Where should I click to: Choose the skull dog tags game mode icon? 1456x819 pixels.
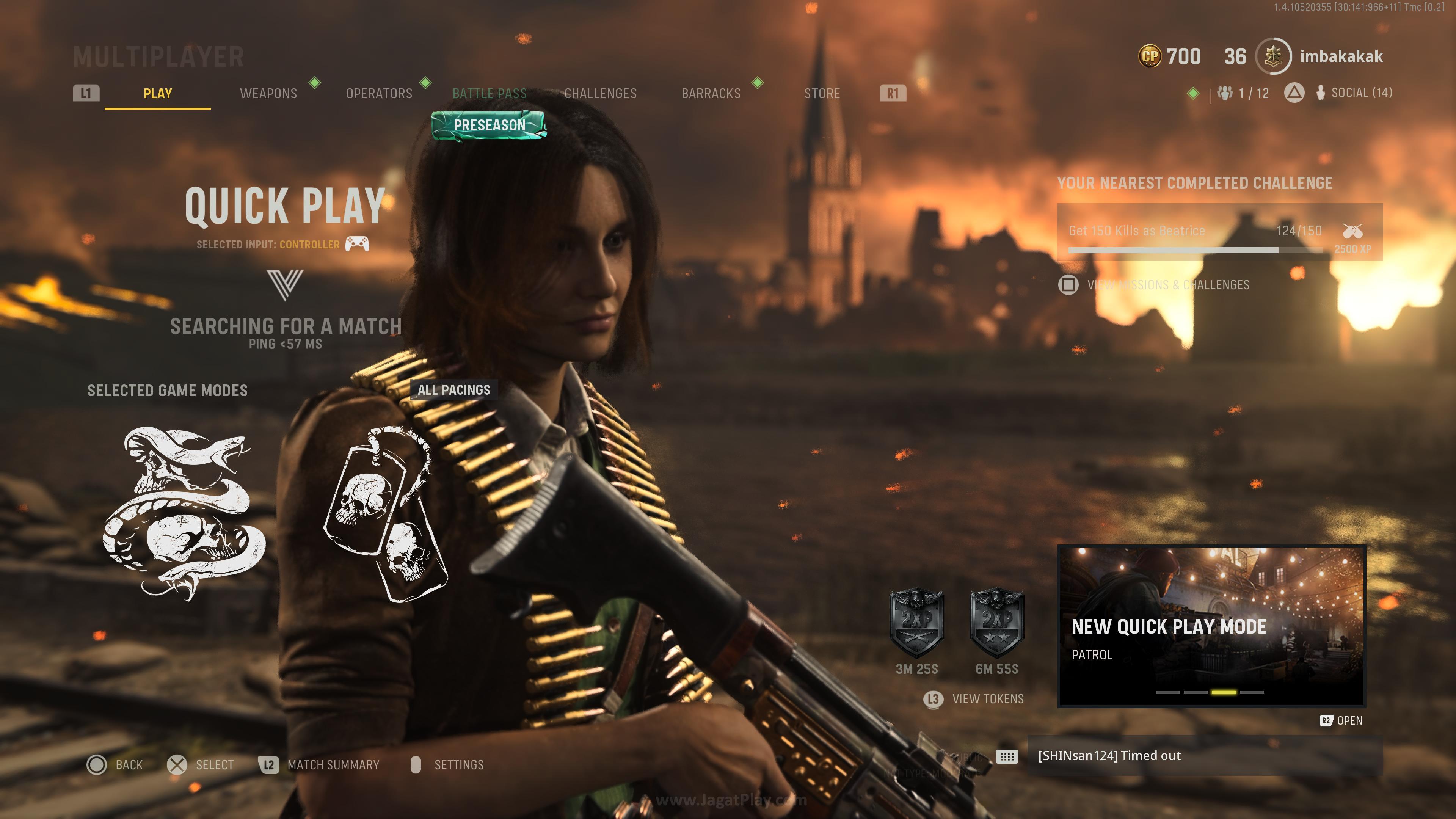pos(386,515)
